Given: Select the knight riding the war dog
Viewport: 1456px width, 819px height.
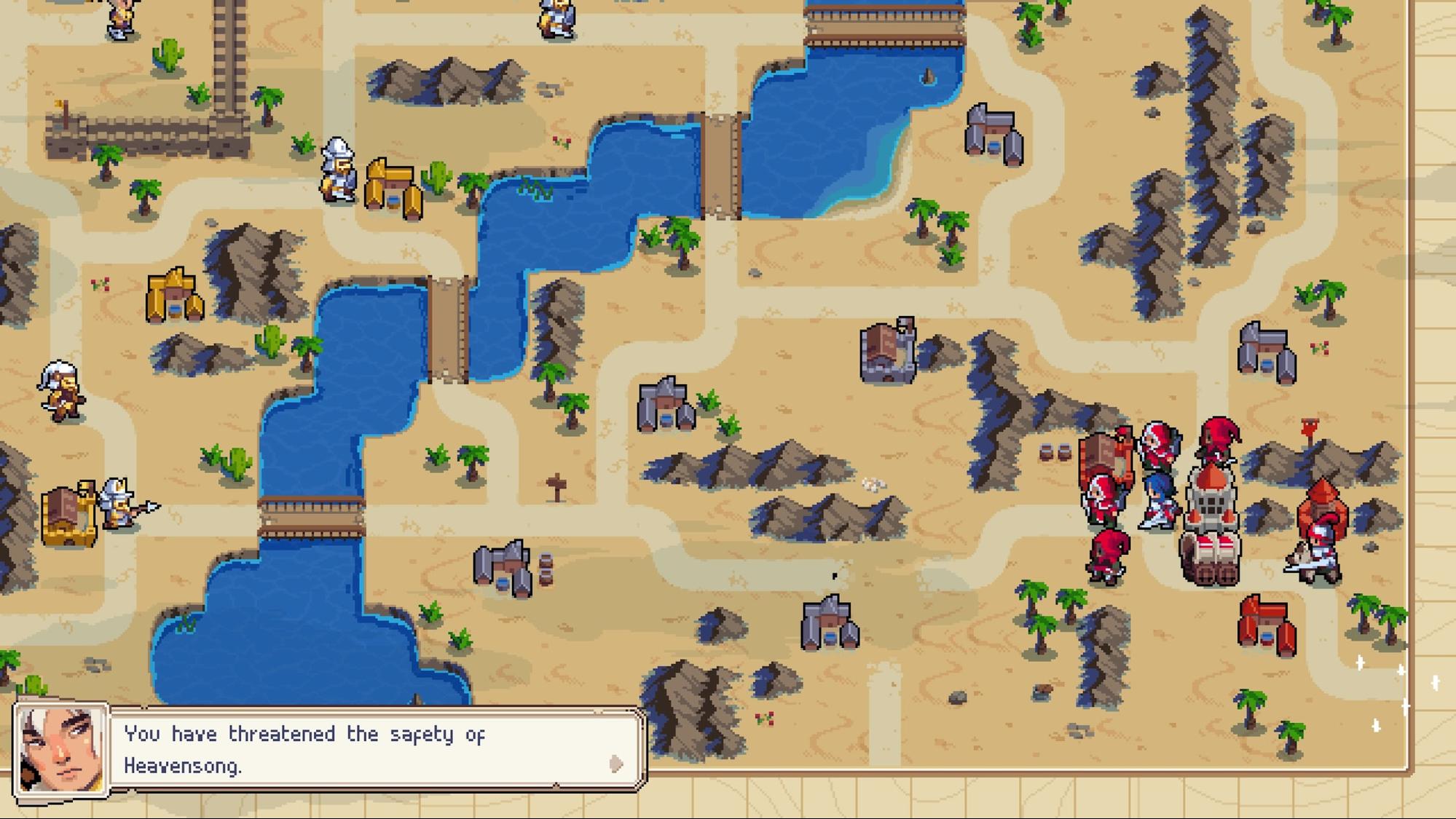Looking at the screenshot, I should point(1314,555).
